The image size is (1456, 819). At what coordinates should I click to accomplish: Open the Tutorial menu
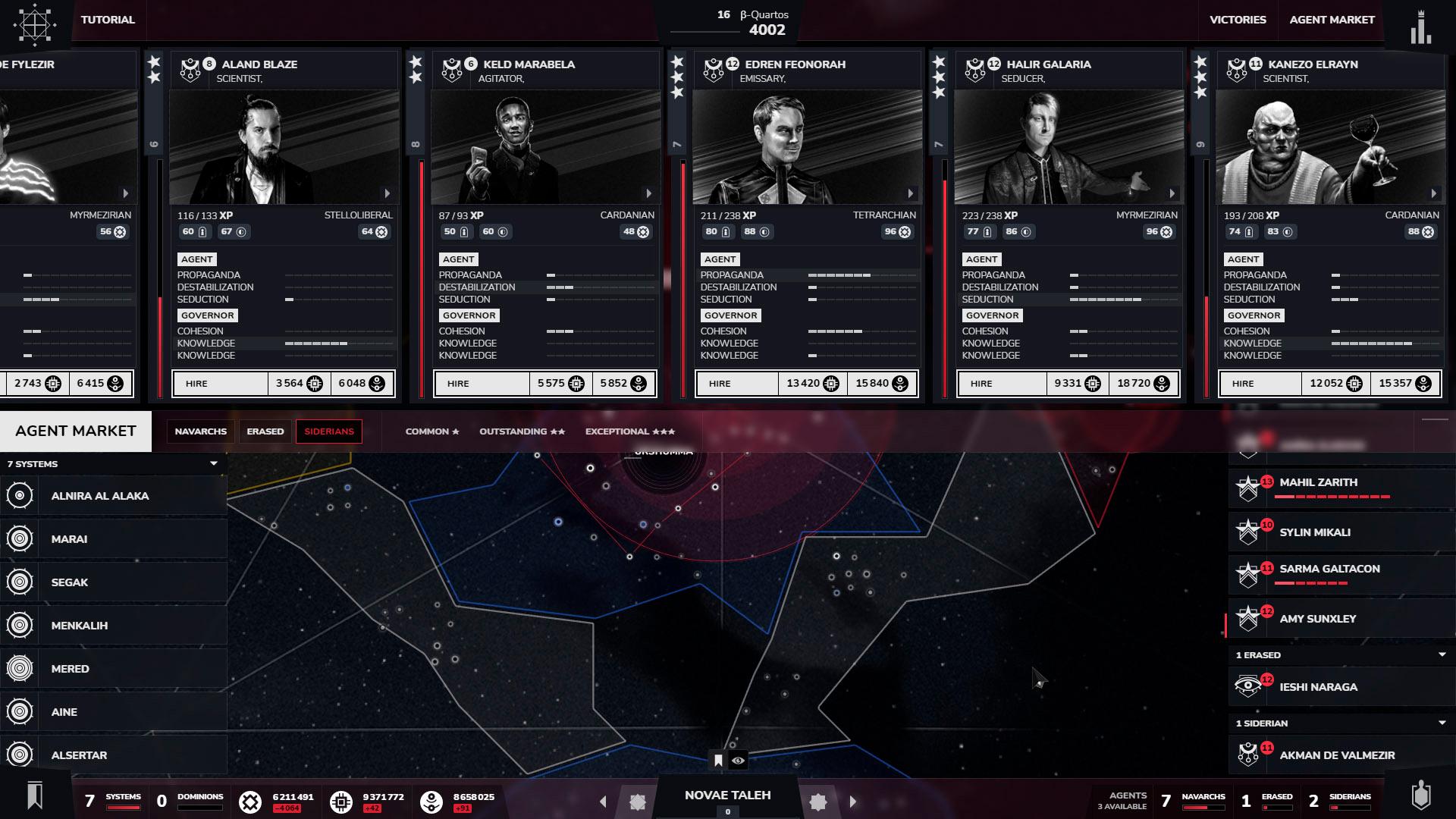pos(108,20)
